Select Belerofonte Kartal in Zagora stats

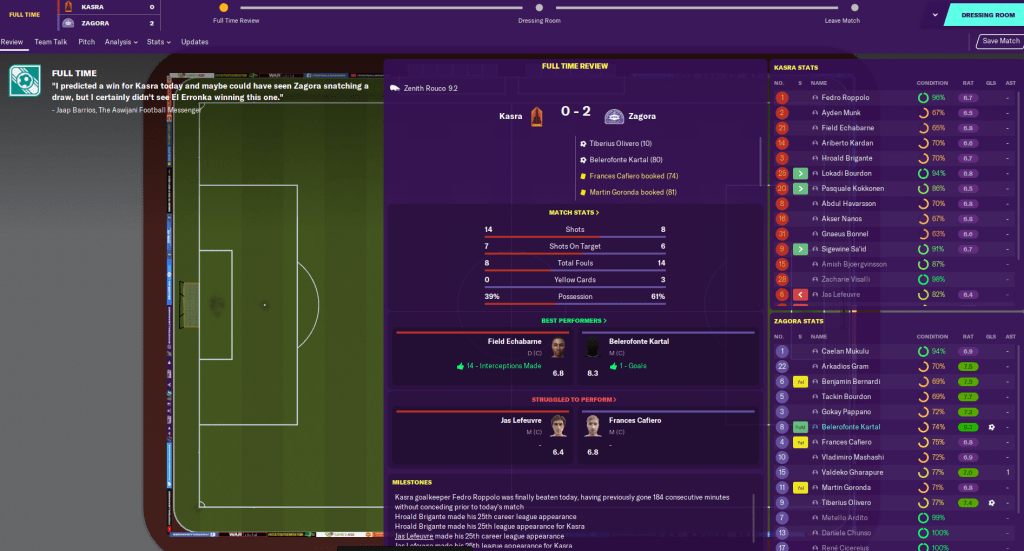(x=852, y=426)
